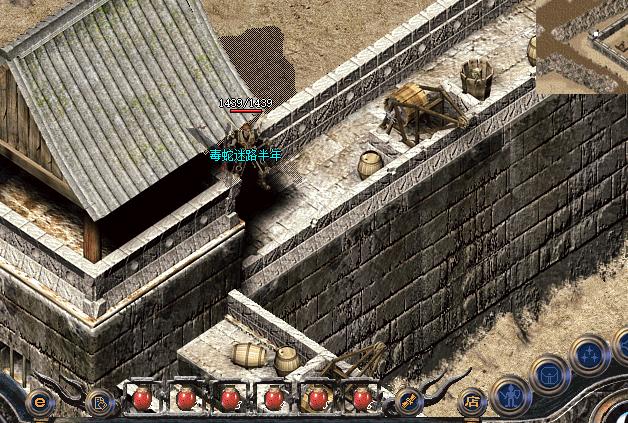Open the scroll and quill icon
The width and height of the screenshot is (628, 423).
[x=101, y=402]
